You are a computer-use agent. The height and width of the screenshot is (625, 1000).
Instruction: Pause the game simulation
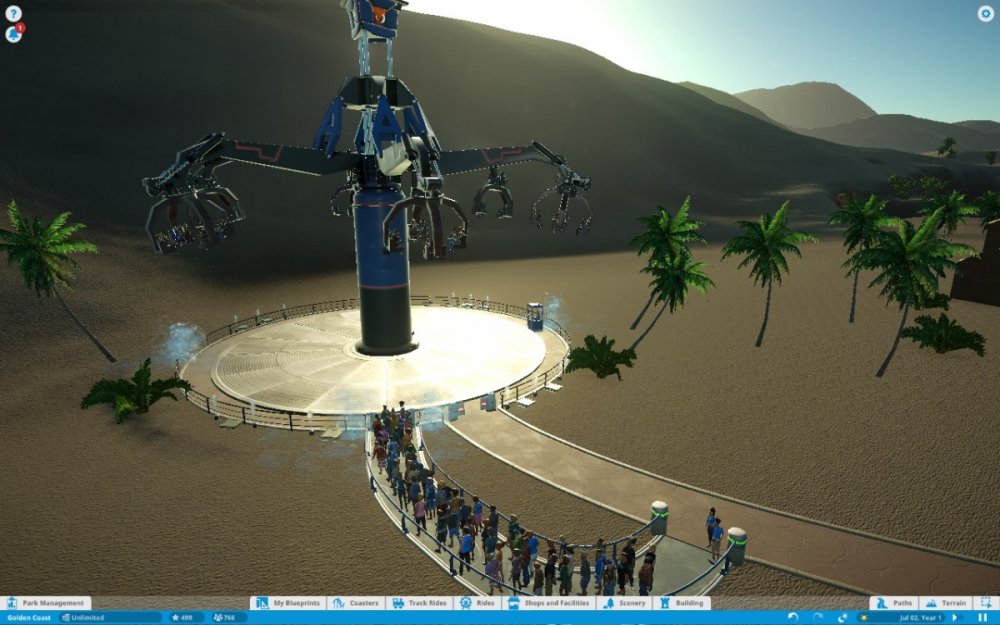pyautogui.click(x=982, y=618)
